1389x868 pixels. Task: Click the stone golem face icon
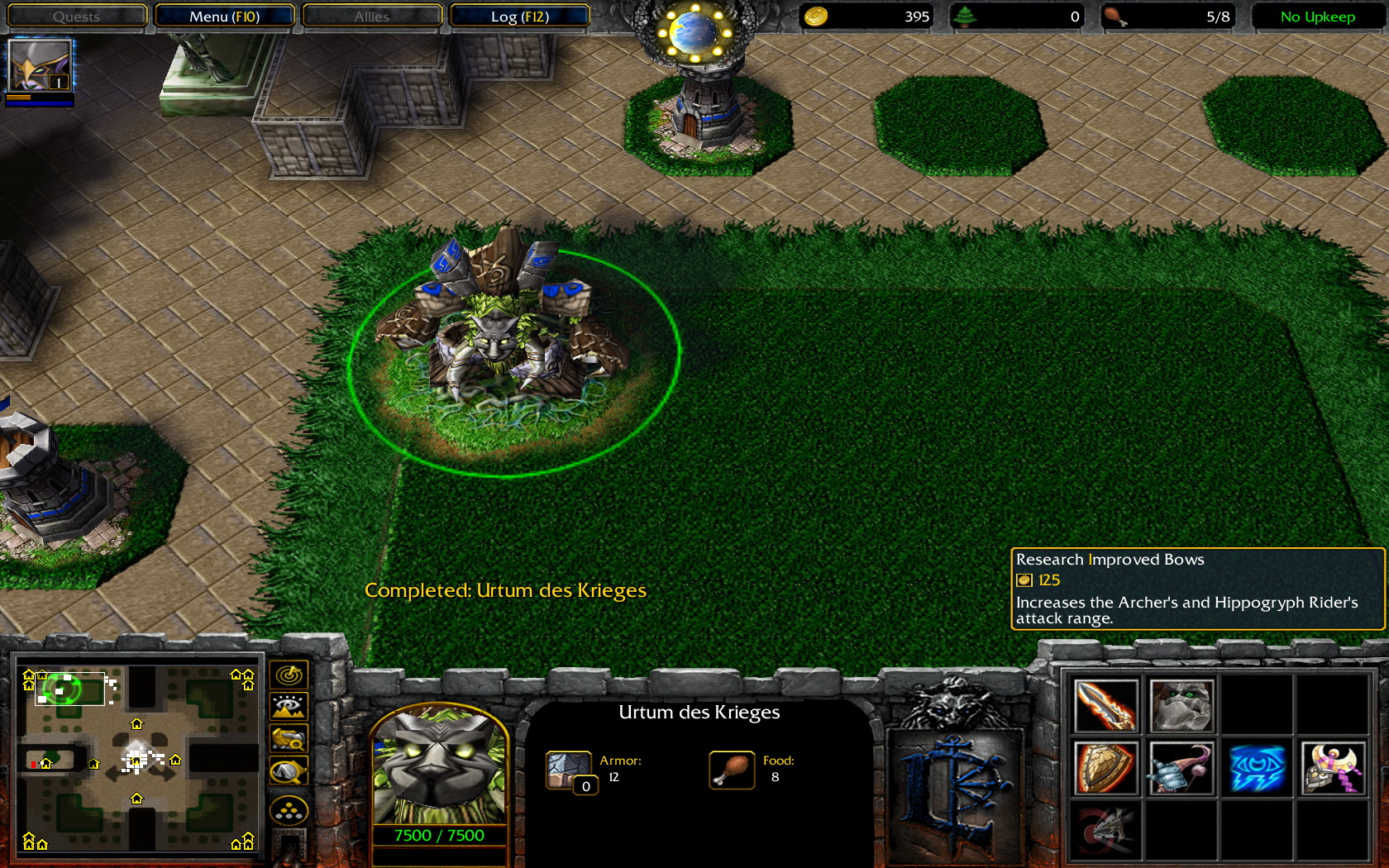pyautogui.click(x=1182, y=705)
